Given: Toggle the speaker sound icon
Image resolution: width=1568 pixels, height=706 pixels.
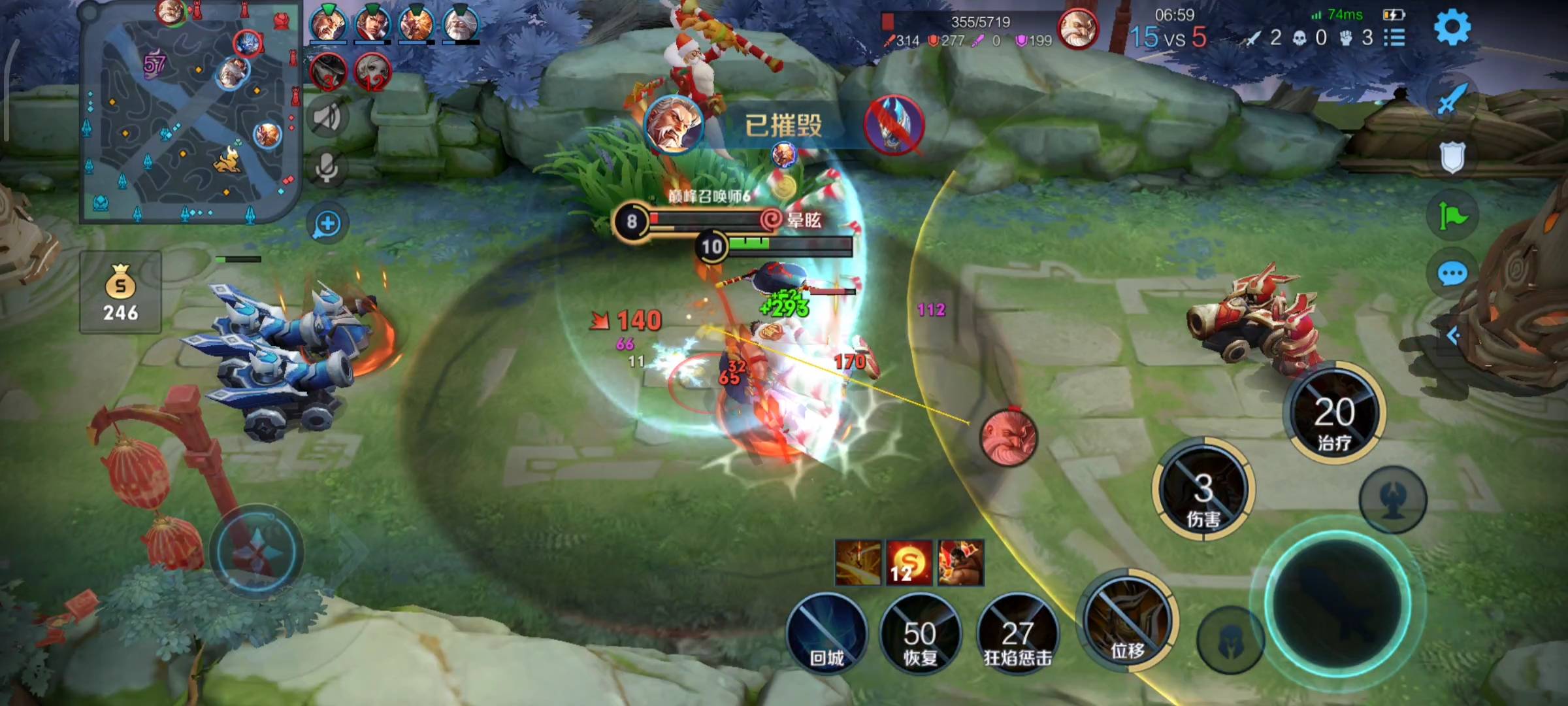Looking at the screenshot, I should [327, 118].
